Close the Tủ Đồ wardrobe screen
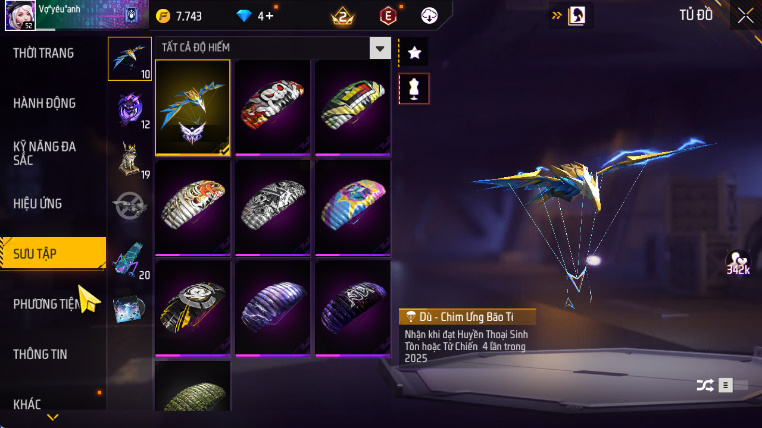 (746, 14)
